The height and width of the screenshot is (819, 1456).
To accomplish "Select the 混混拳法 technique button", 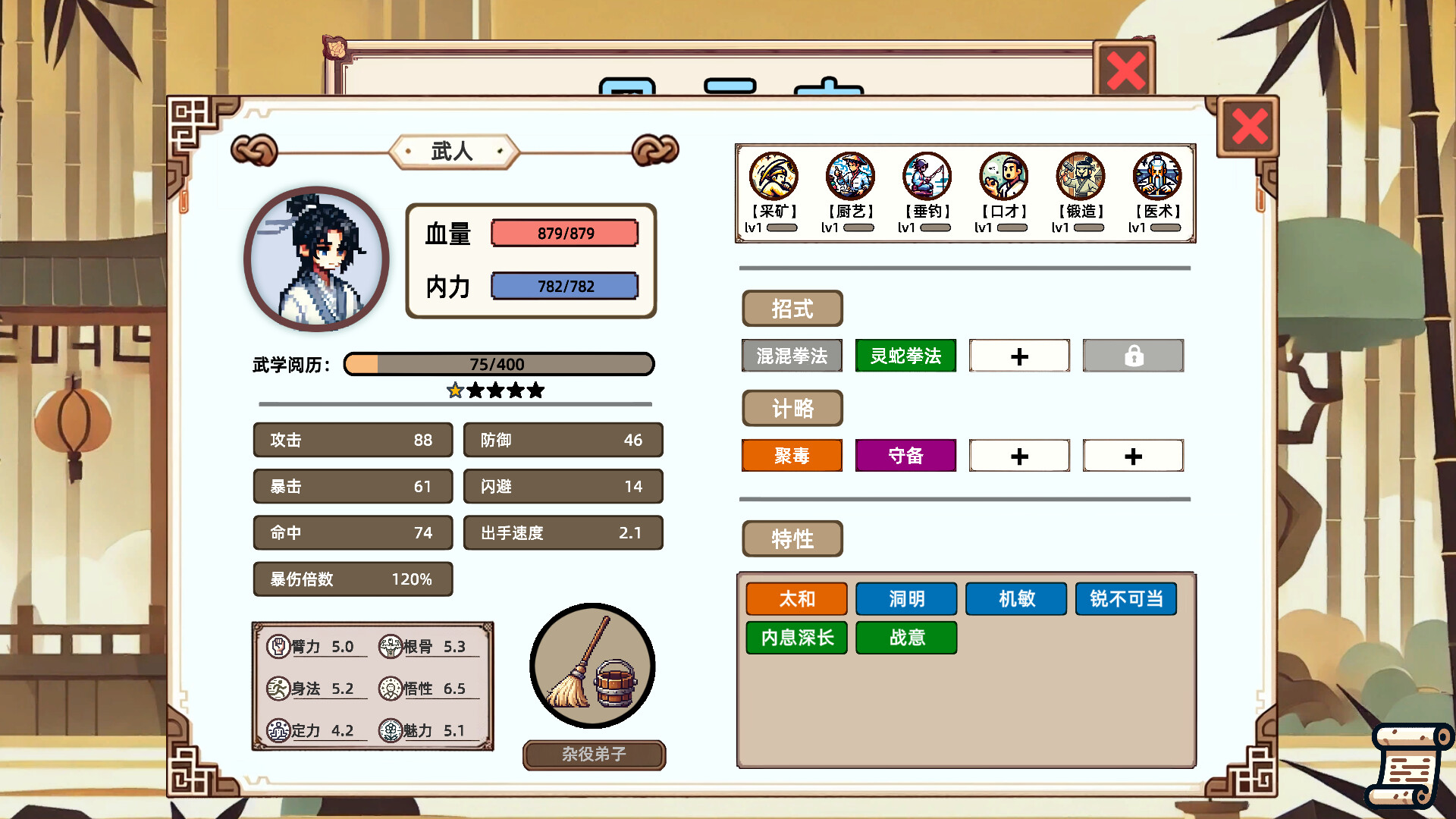I will [792, 356].
